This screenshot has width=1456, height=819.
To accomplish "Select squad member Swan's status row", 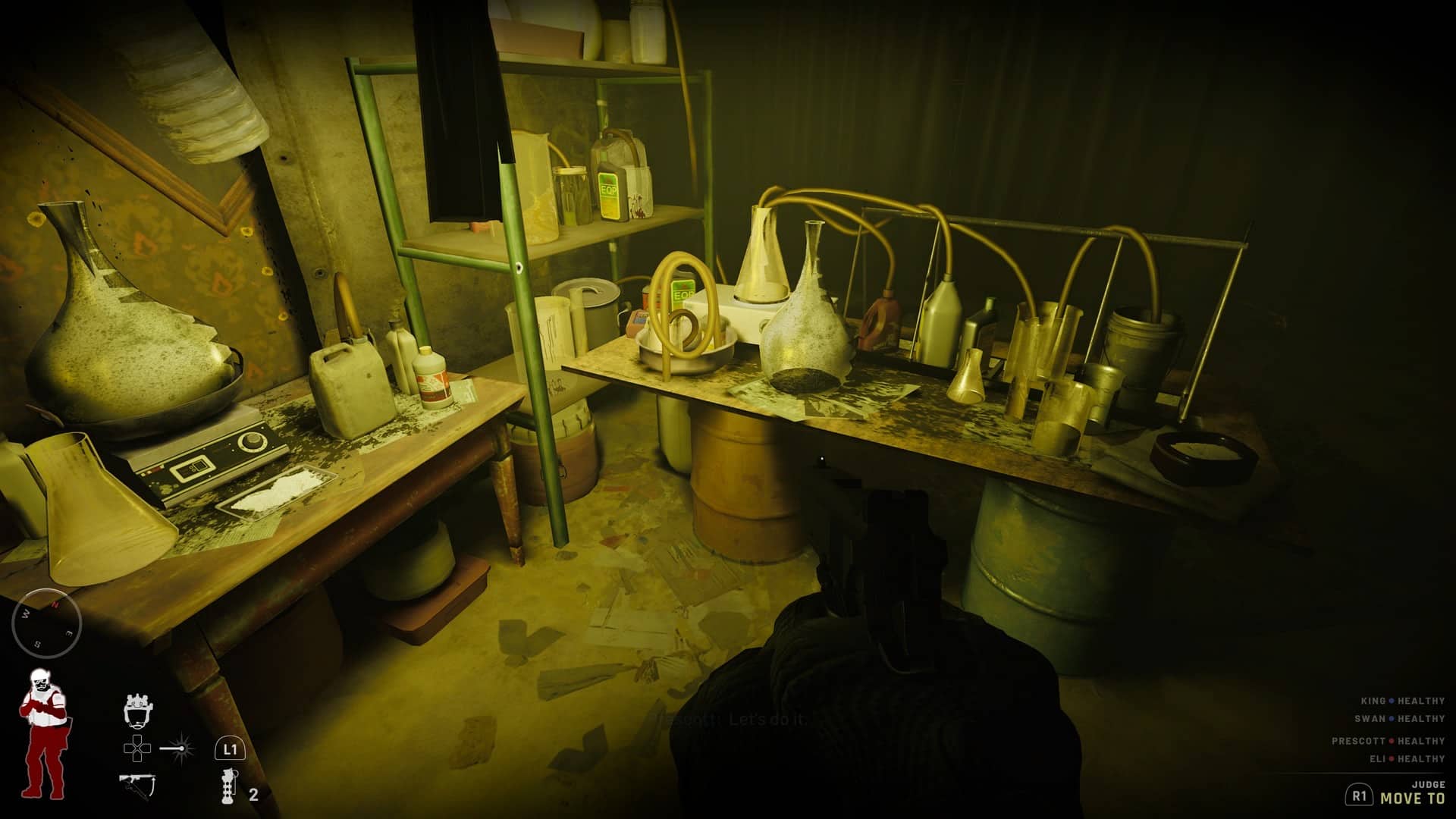I will coord(1399,718).
